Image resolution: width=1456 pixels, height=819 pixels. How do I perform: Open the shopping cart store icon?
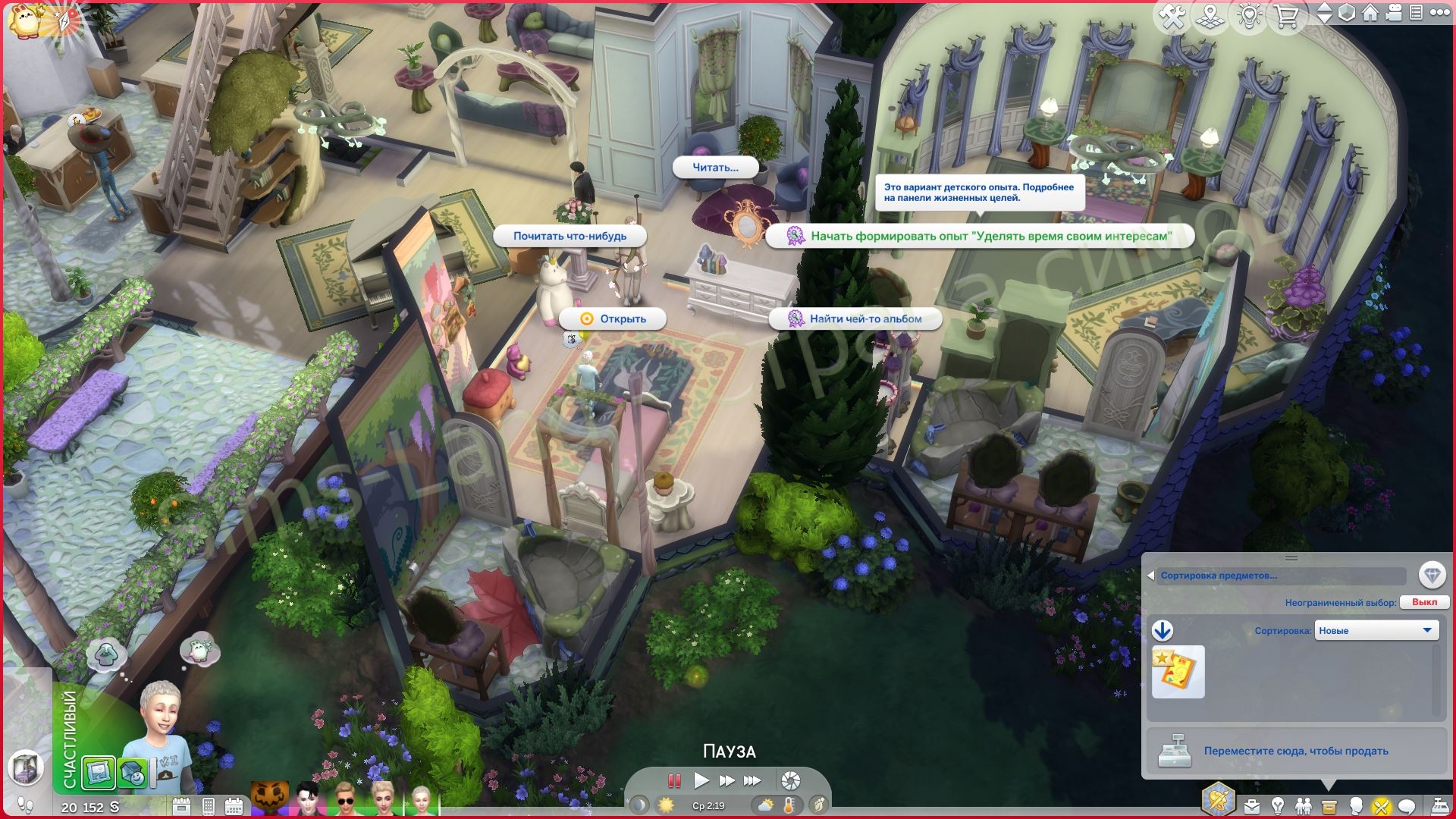tap(1286, 16)
